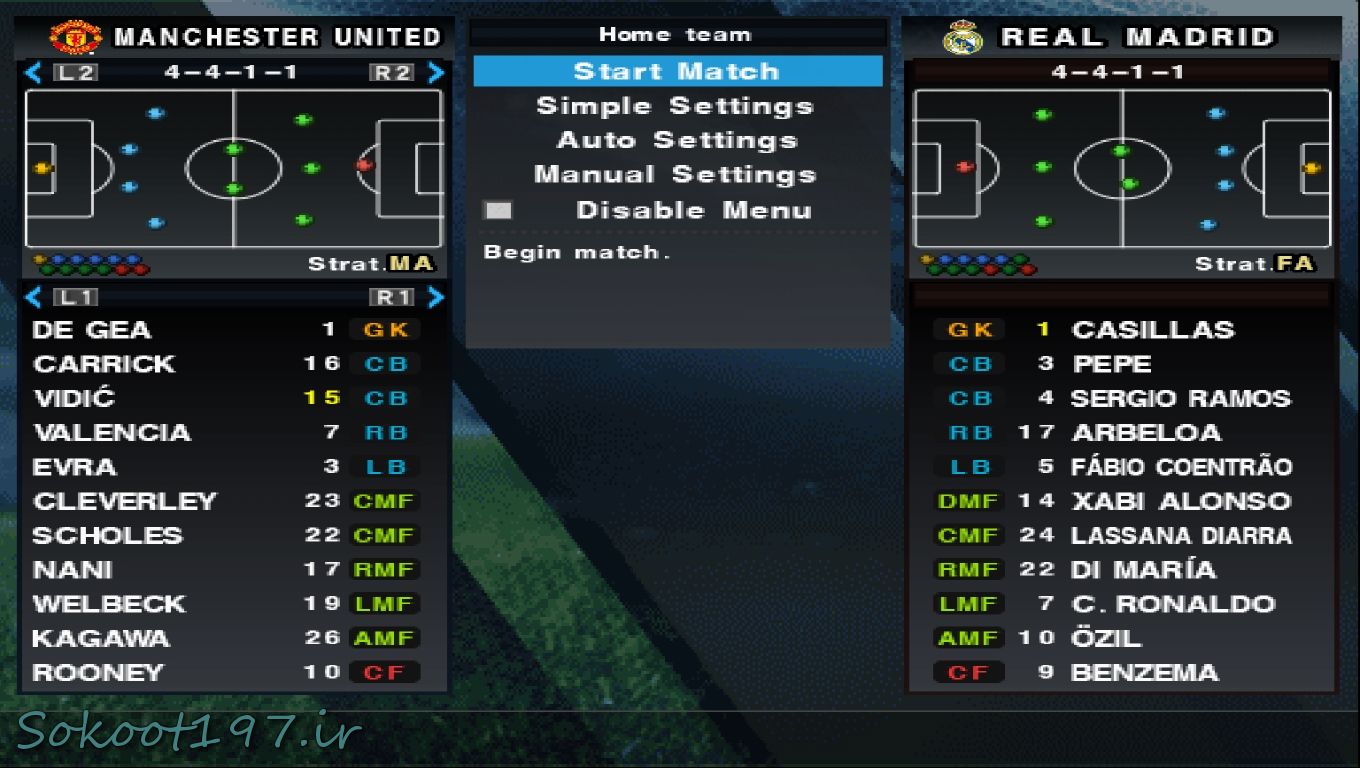1360x768 pixels.
Task: Click the right arrow beside the R2 formation label
Action: point(436,72)
